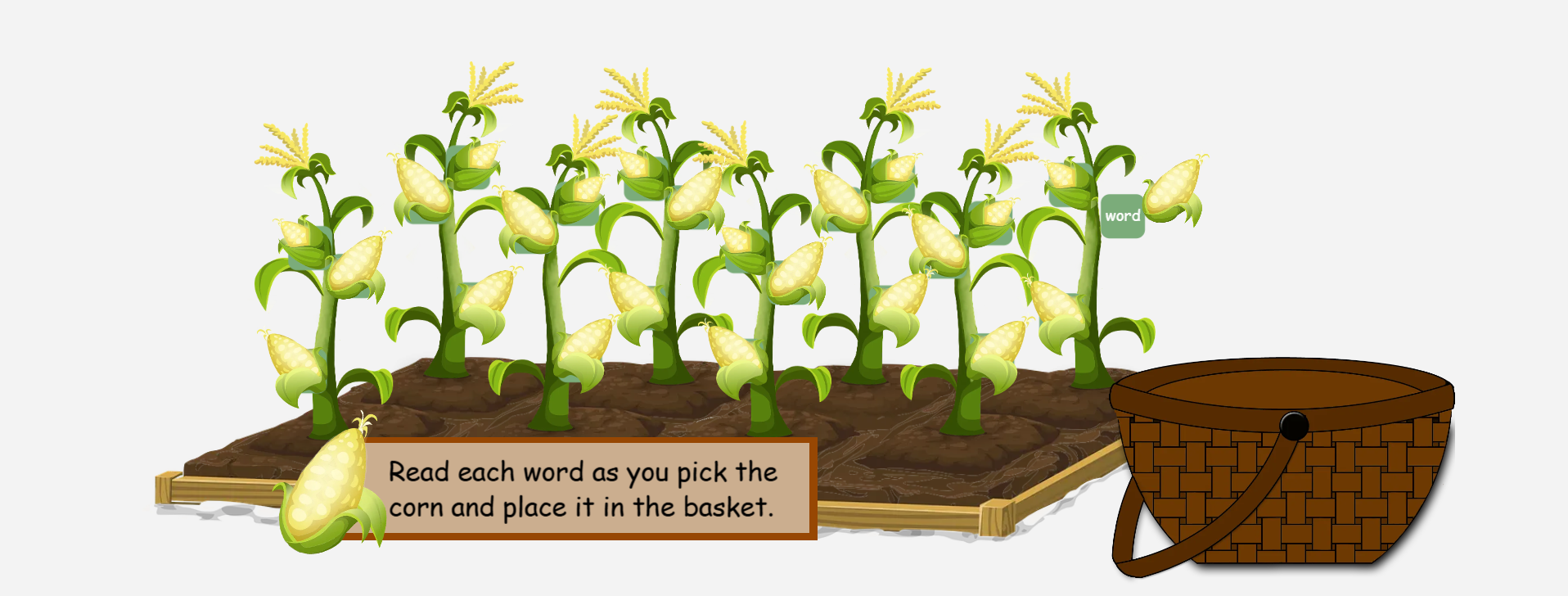The image size is (1568, 596).
Task: Open the word tag next to the rightmost corn
Action: coord(1123,214)
